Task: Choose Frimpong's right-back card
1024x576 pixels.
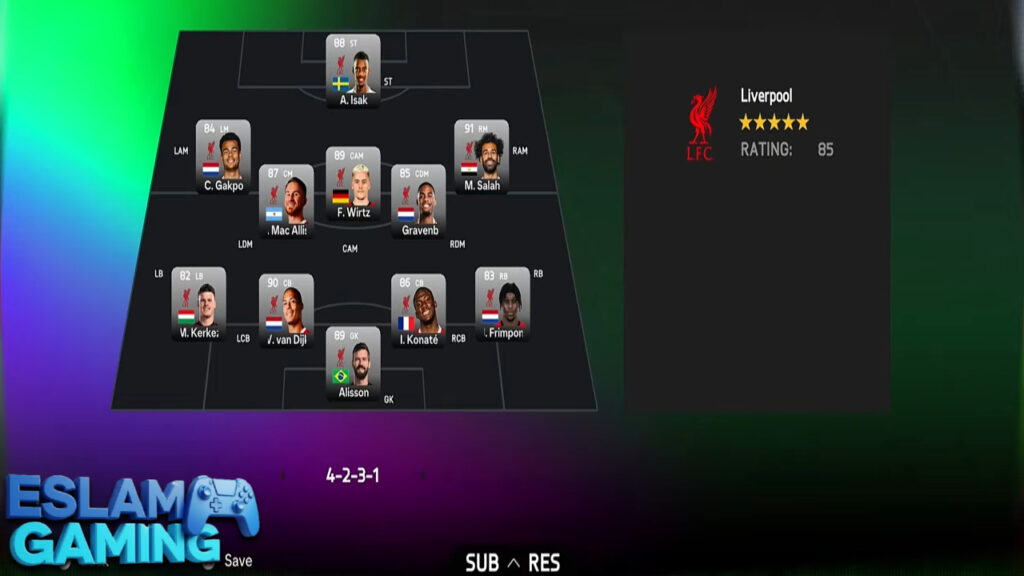Action: coord(502,304)
